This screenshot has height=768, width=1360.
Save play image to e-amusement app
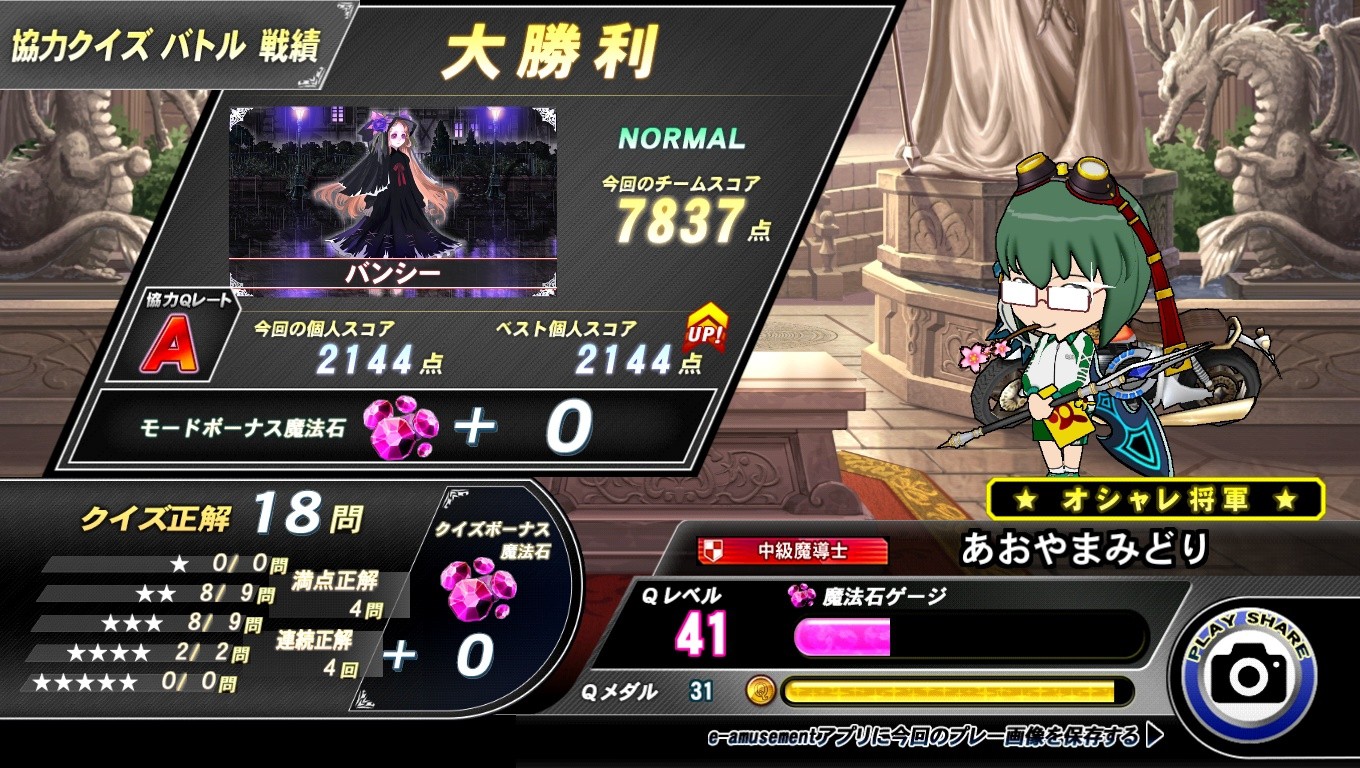pyautogui.click(x=934, y=738)
